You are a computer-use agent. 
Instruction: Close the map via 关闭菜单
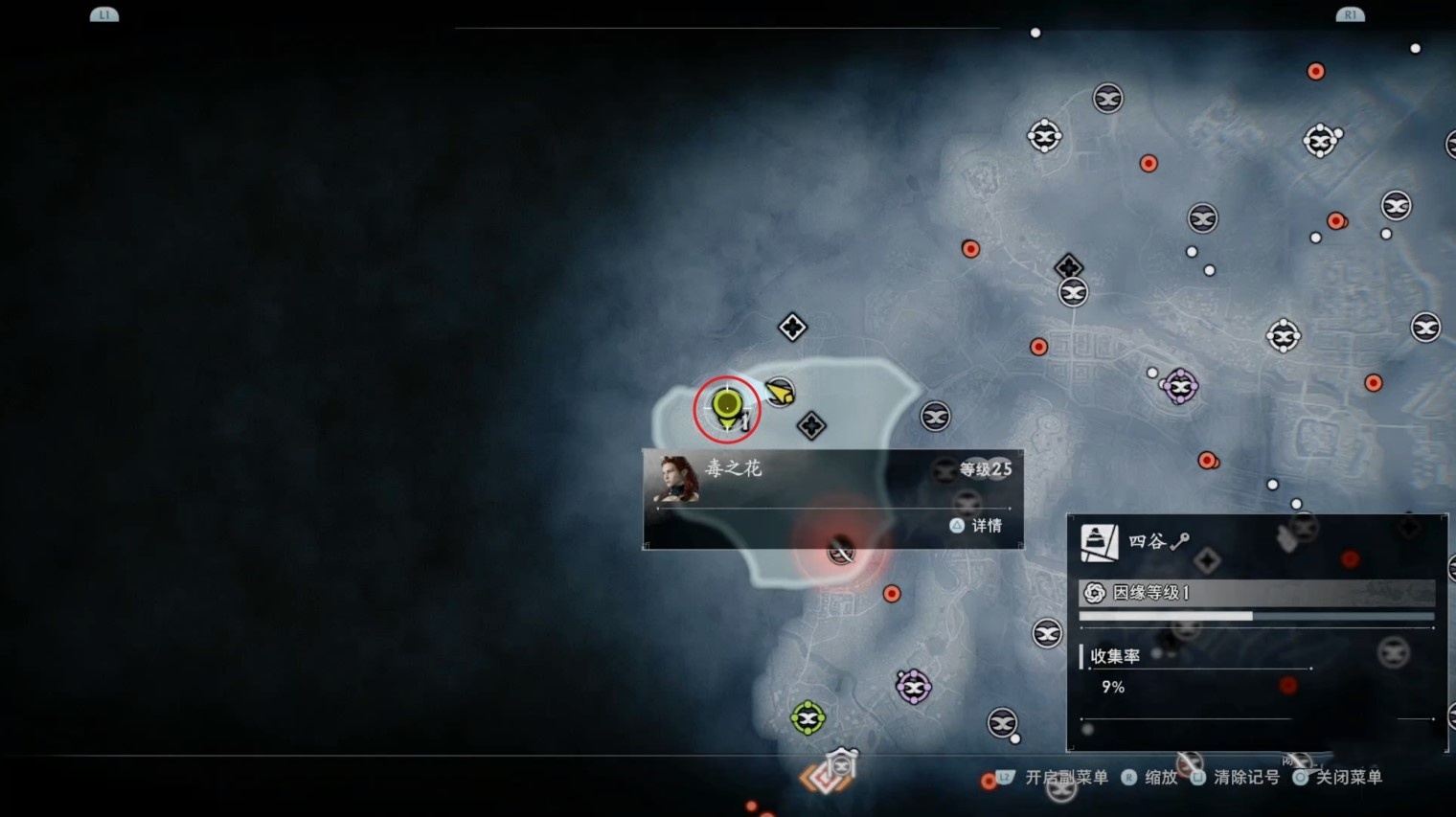click(x=1338, y=777)
